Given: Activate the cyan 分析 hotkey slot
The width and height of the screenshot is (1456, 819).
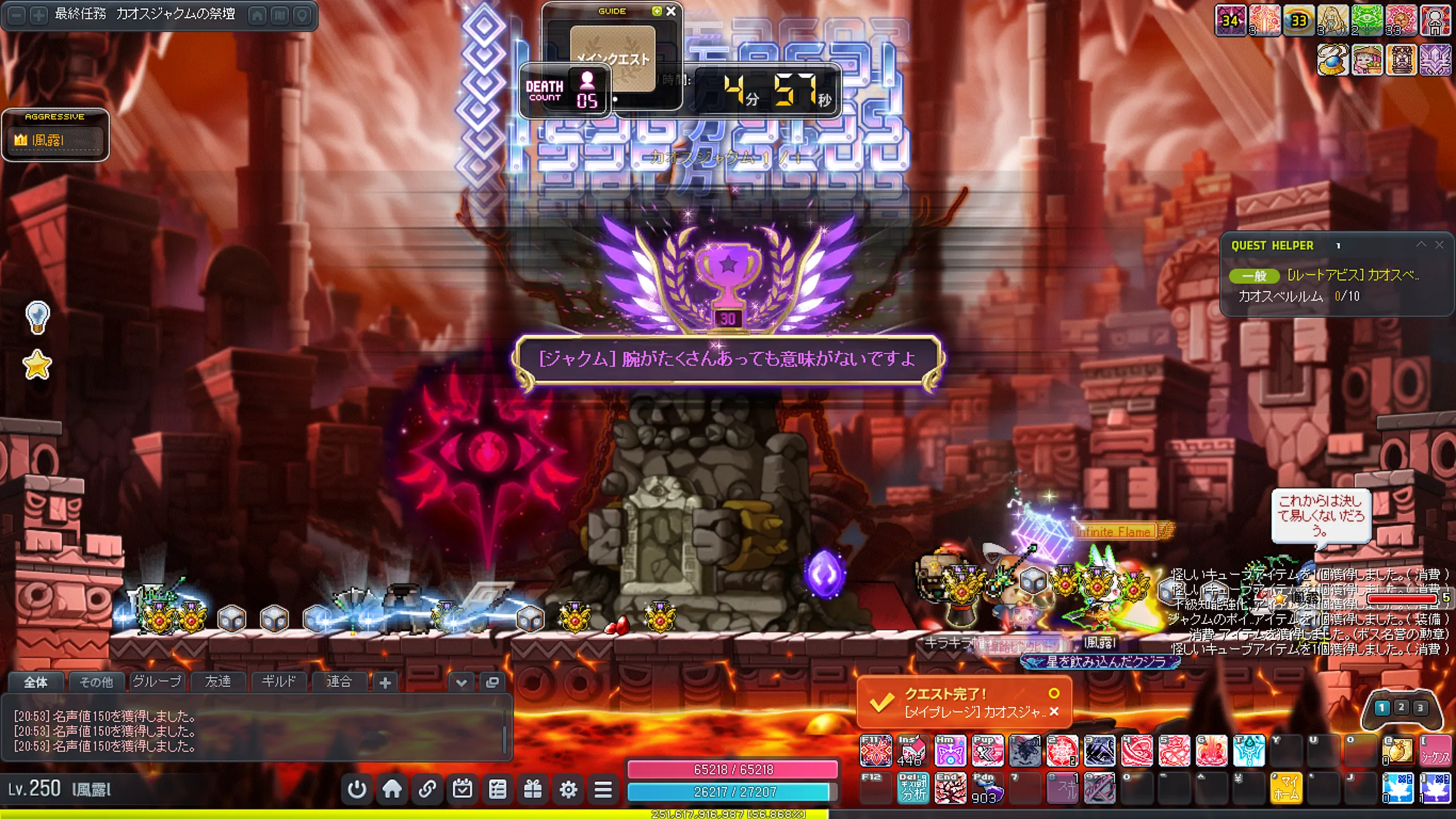Looking at the screenshot, I should pyautogui.click(x=913, y=788).
